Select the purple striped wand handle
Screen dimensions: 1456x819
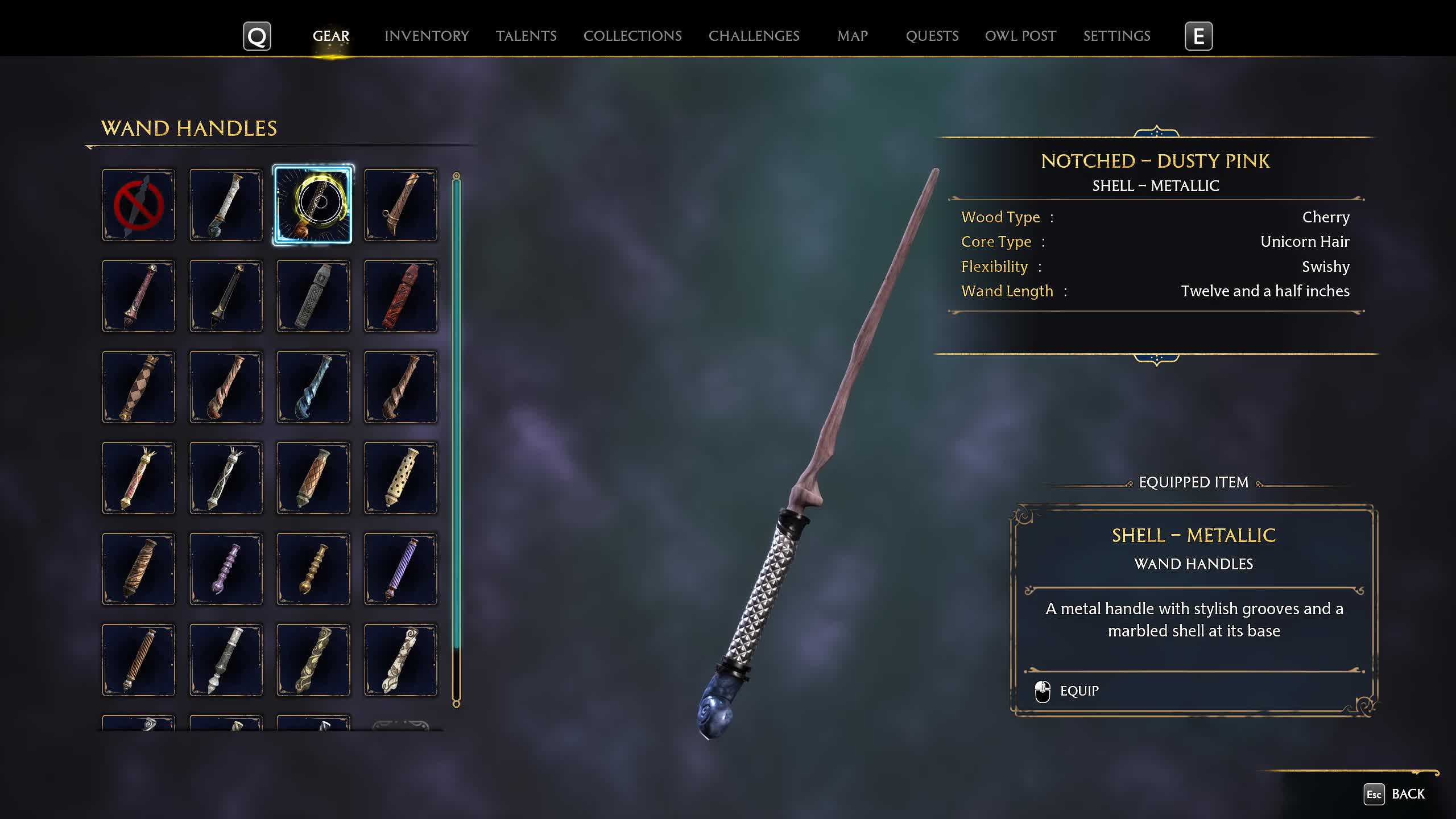point(400,569)
